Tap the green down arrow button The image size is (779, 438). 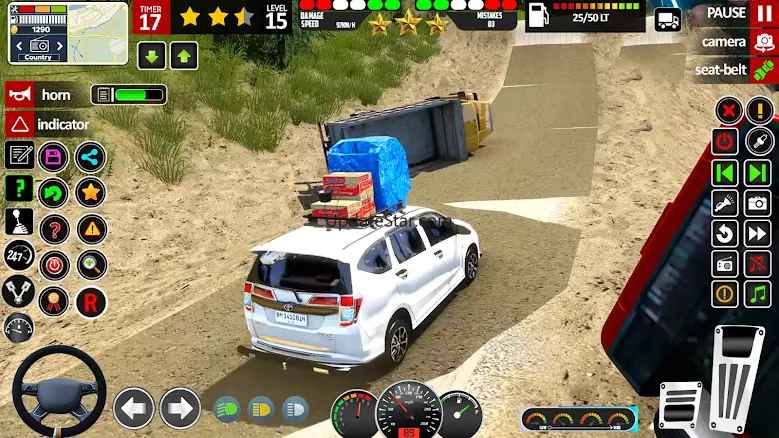[152, 55]
